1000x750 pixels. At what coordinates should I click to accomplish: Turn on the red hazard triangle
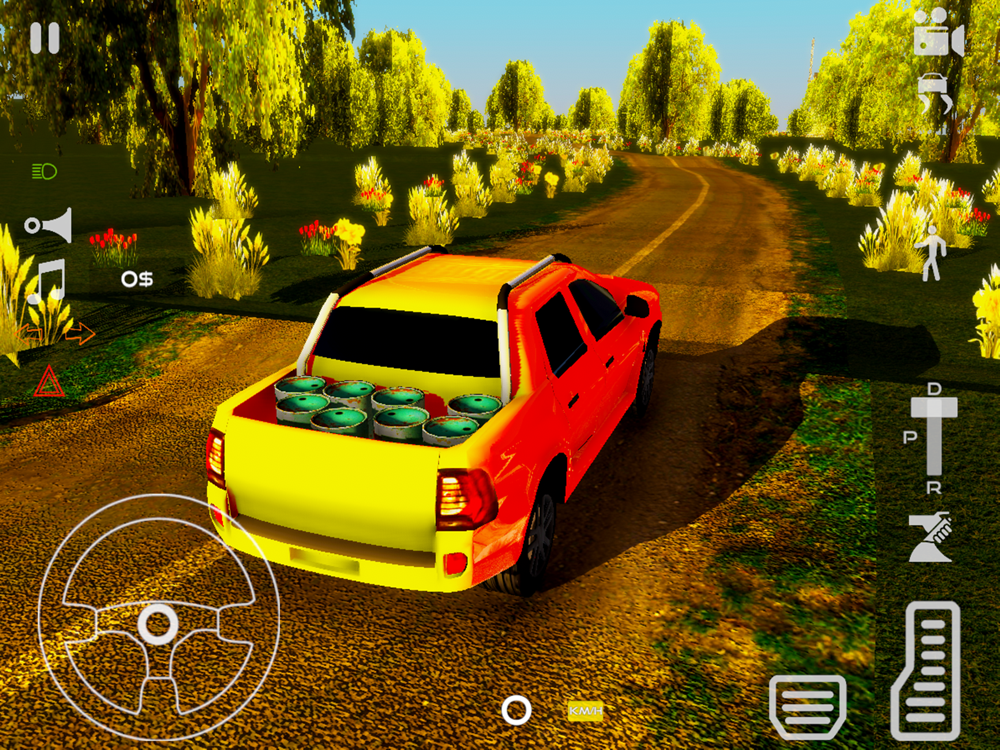tap(49, 382)
